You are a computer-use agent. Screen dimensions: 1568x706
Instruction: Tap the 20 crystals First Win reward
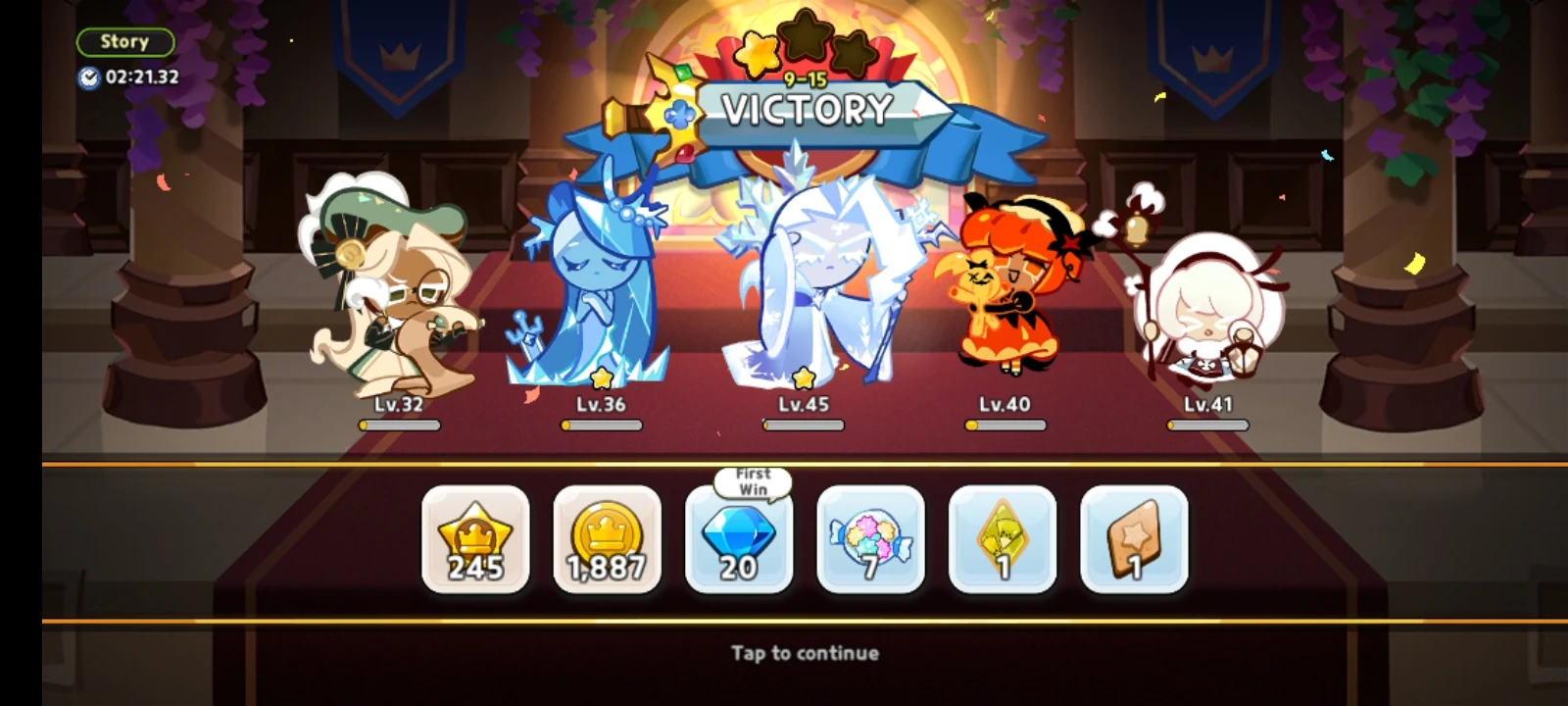(x=739, y=539)
